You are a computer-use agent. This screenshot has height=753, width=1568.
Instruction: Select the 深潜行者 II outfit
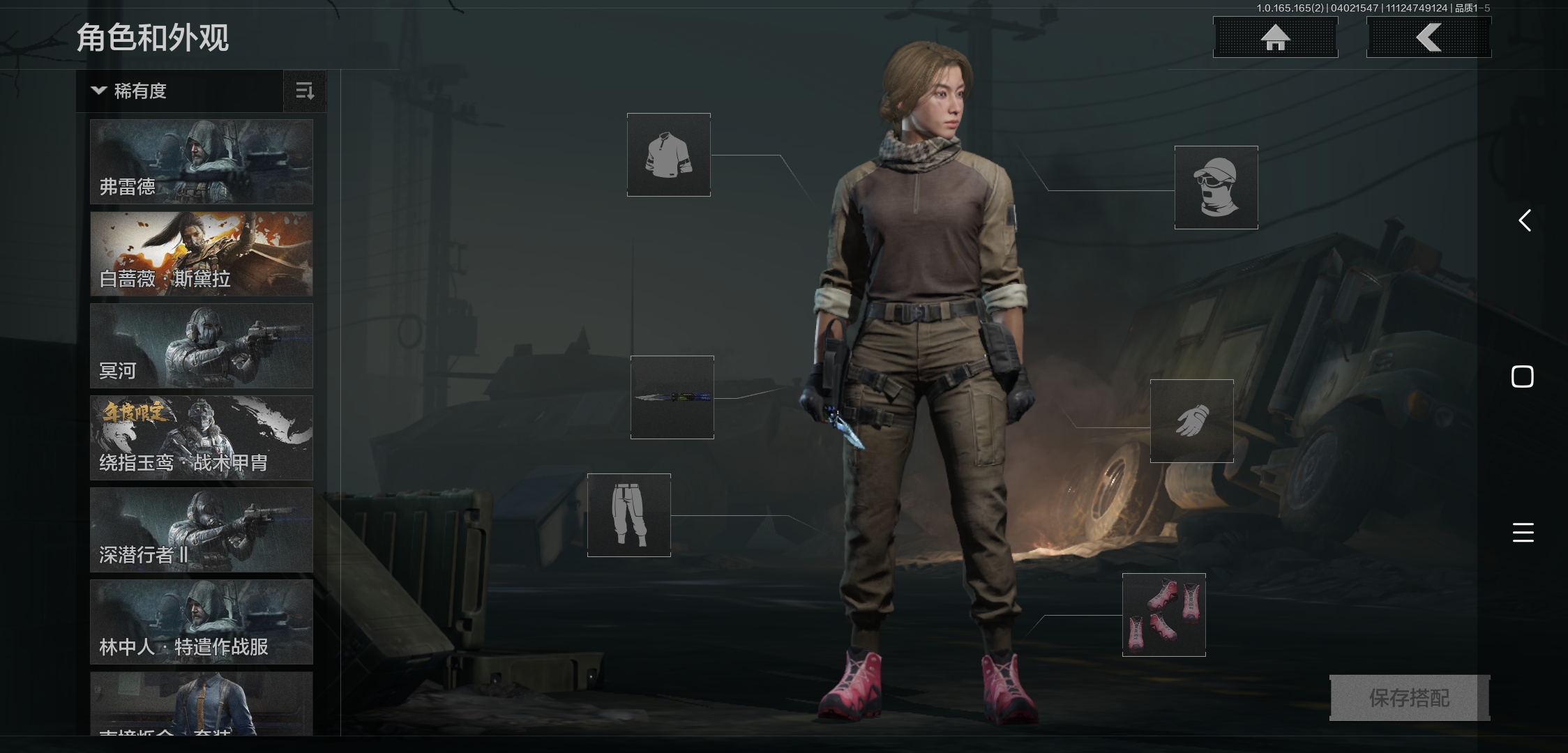202,530
